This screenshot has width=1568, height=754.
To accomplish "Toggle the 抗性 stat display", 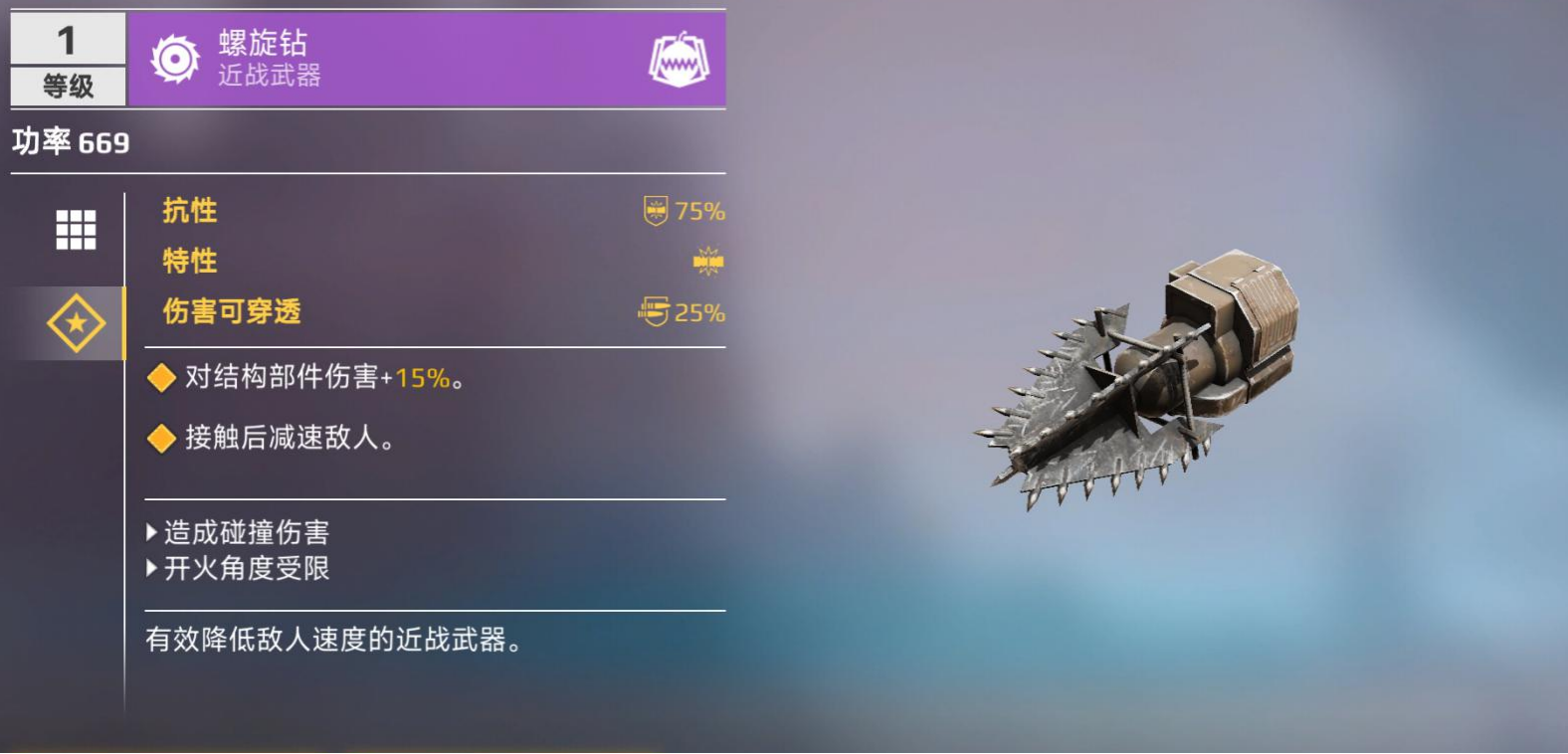I will (189, 210).
